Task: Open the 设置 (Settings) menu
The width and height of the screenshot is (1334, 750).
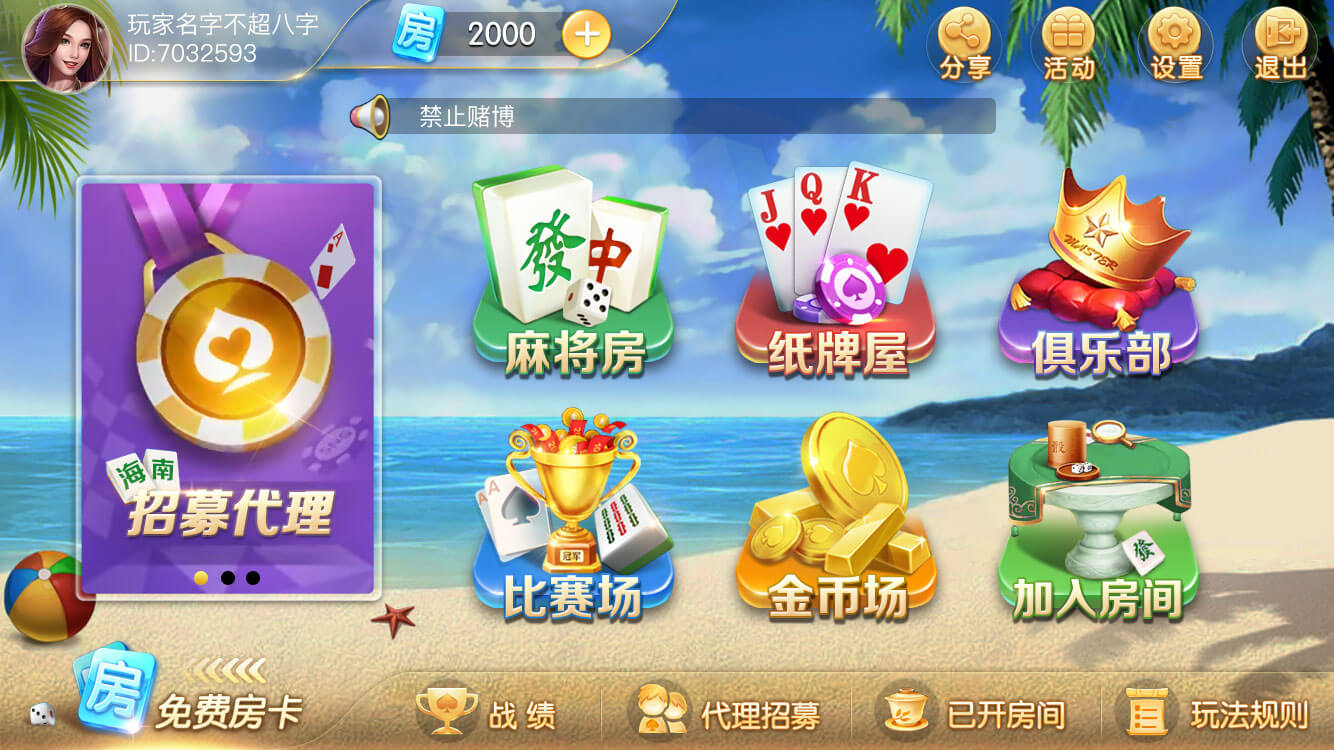Action: (x=1176, y=42)
